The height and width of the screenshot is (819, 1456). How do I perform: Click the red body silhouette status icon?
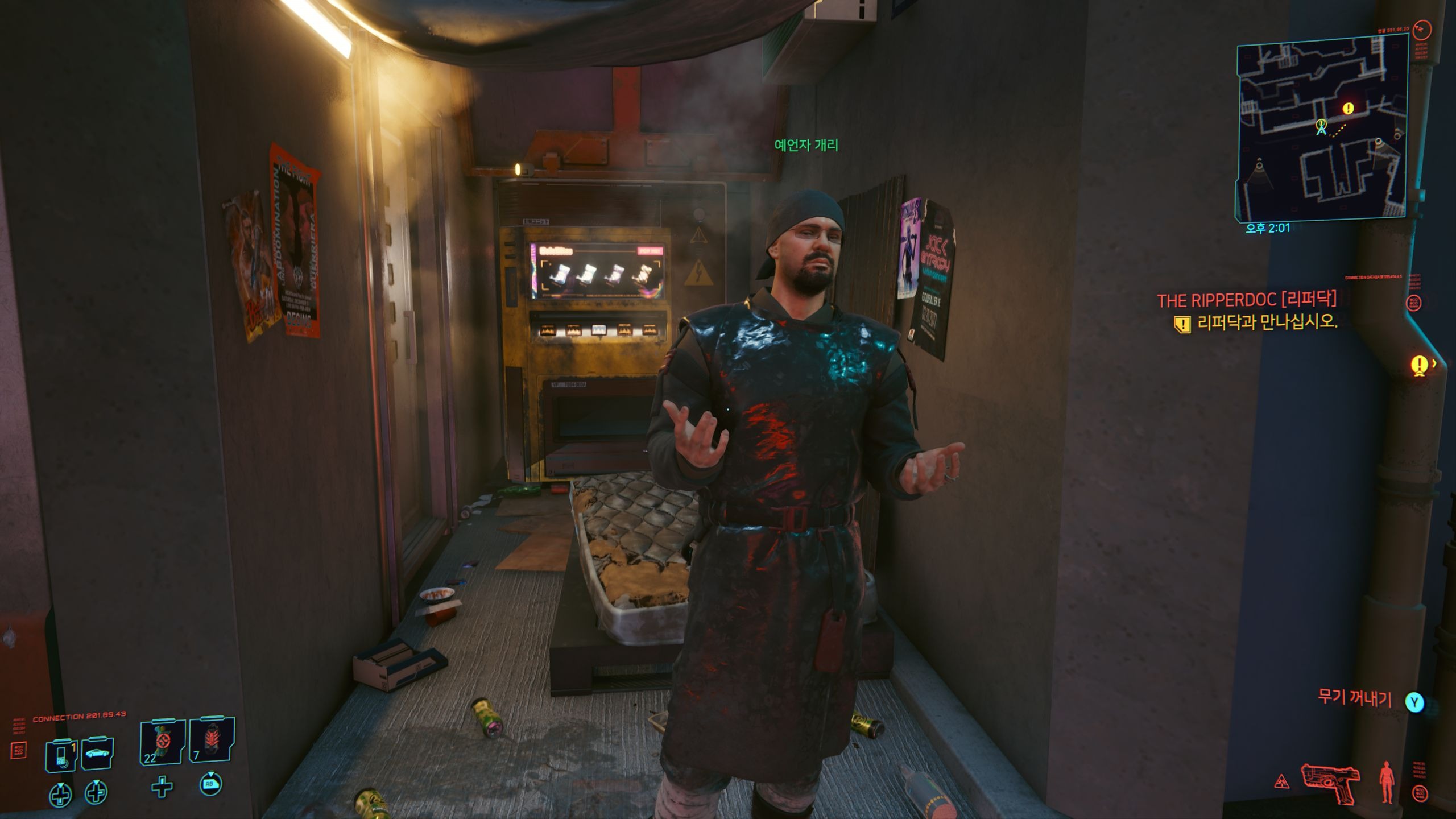(x=1387, y=783)
